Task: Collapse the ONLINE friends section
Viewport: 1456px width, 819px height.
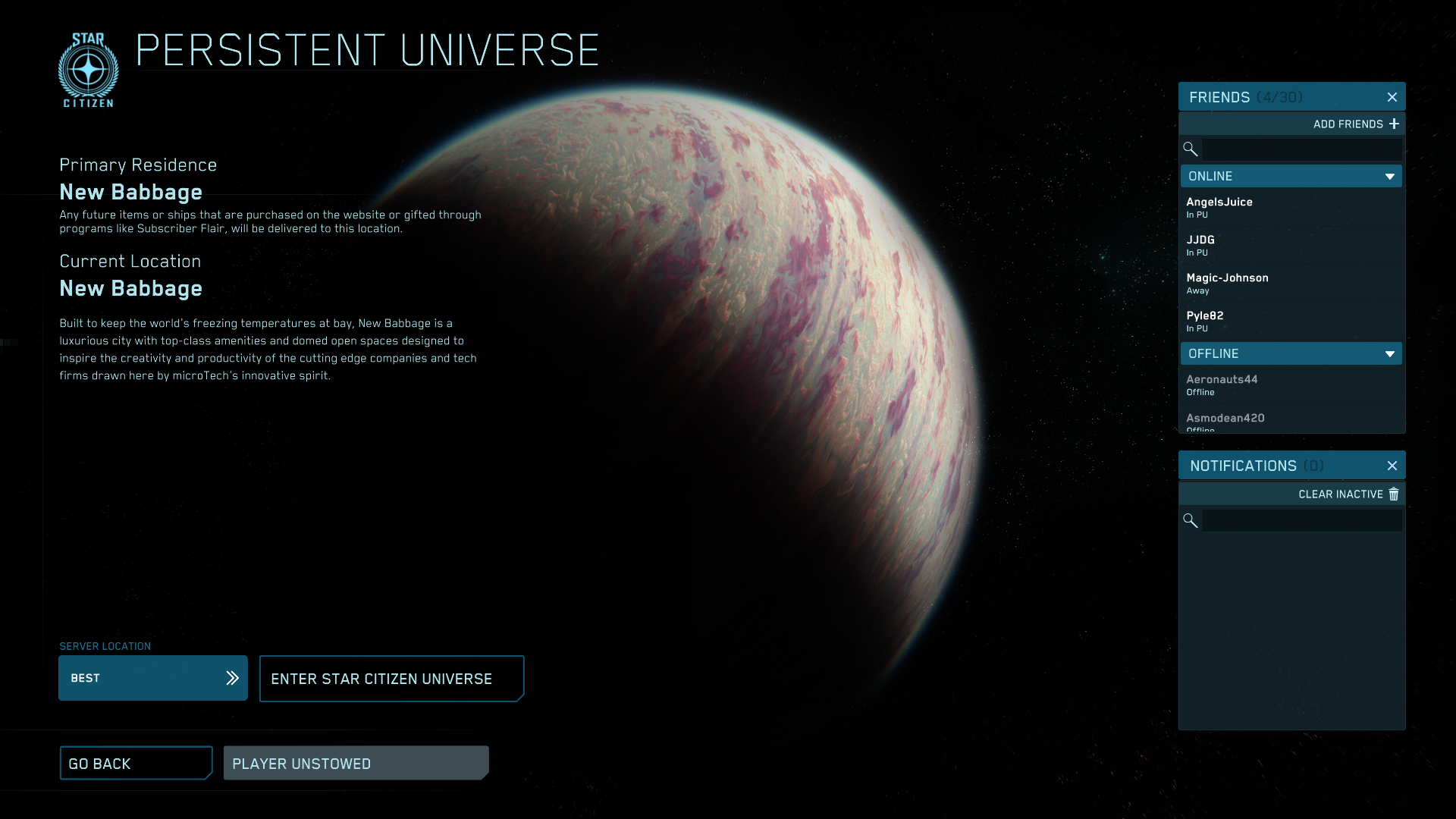Action: tap(1390, 176)
